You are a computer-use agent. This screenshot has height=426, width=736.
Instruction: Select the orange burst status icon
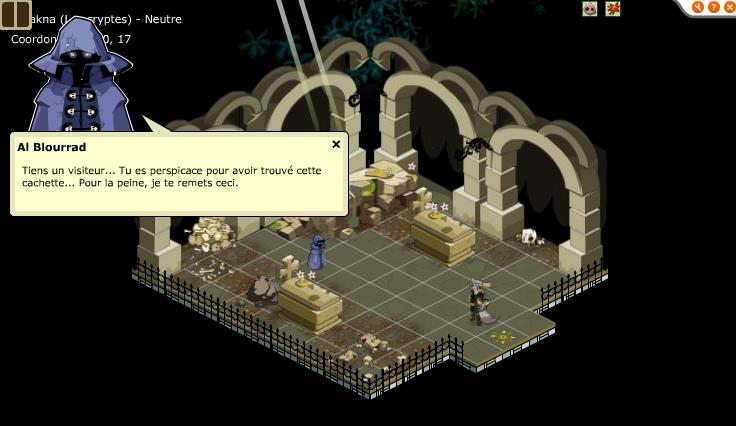point(613,8)
